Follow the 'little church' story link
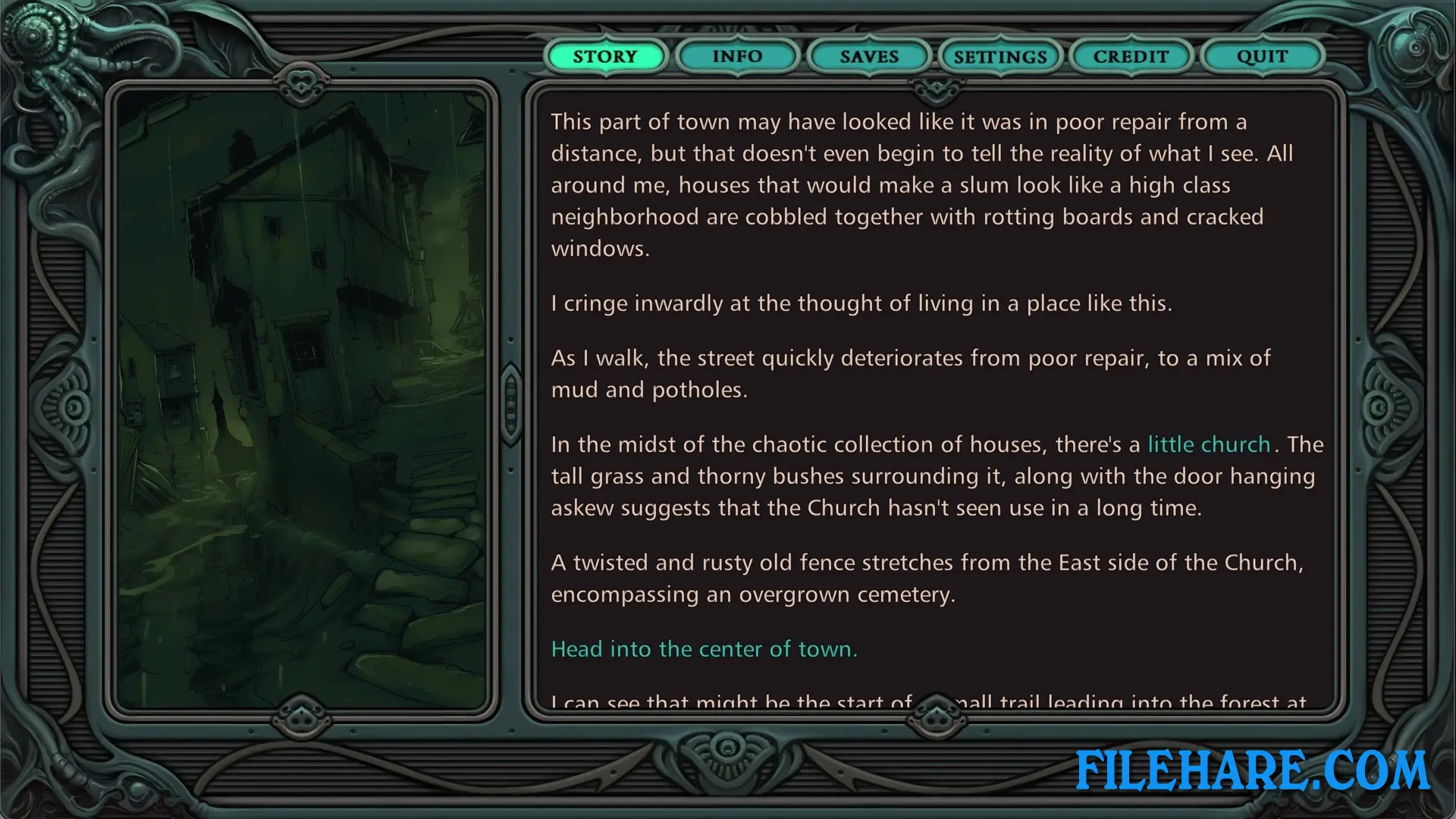This screenshot has width=1456, height=819. [1209, 444]
